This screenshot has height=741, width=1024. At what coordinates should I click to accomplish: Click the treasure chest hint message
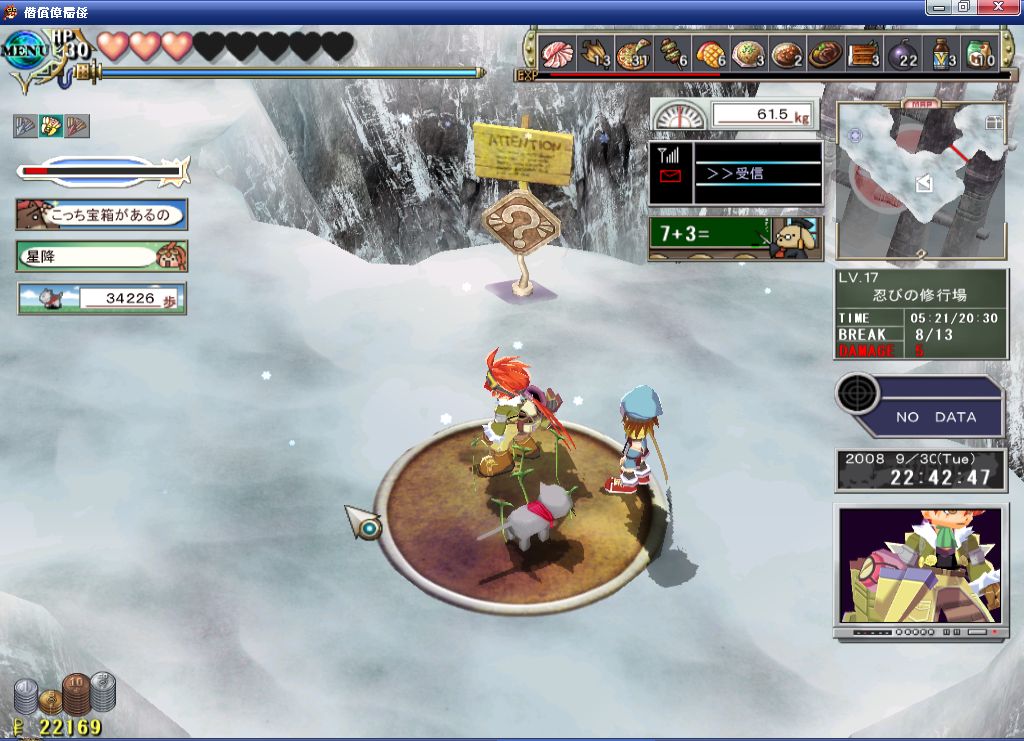pos(102,214)
